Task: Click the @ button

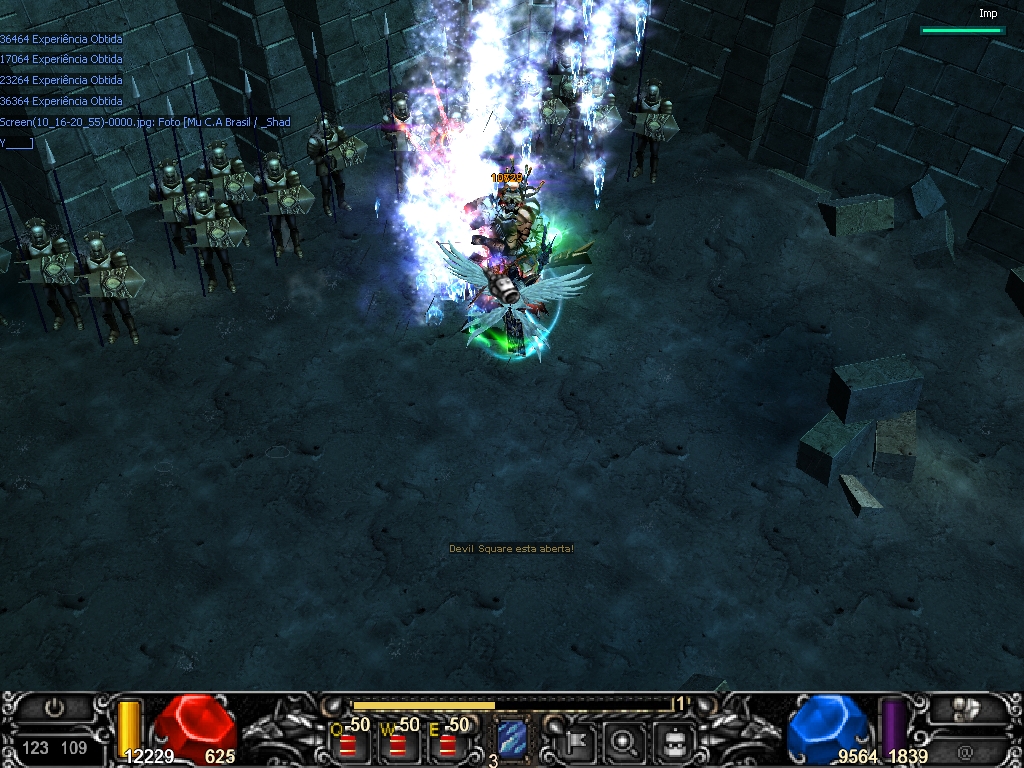Action: (x=964, y=750)
